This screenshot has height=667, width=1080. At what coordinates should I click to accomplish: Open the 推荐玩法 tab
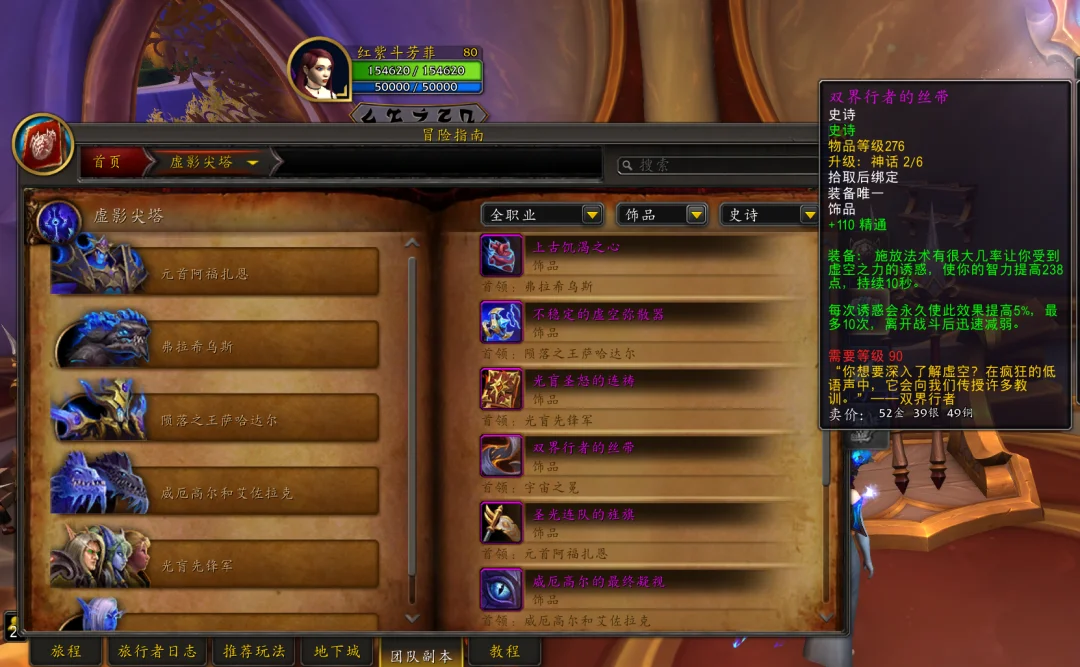point(253,651)
